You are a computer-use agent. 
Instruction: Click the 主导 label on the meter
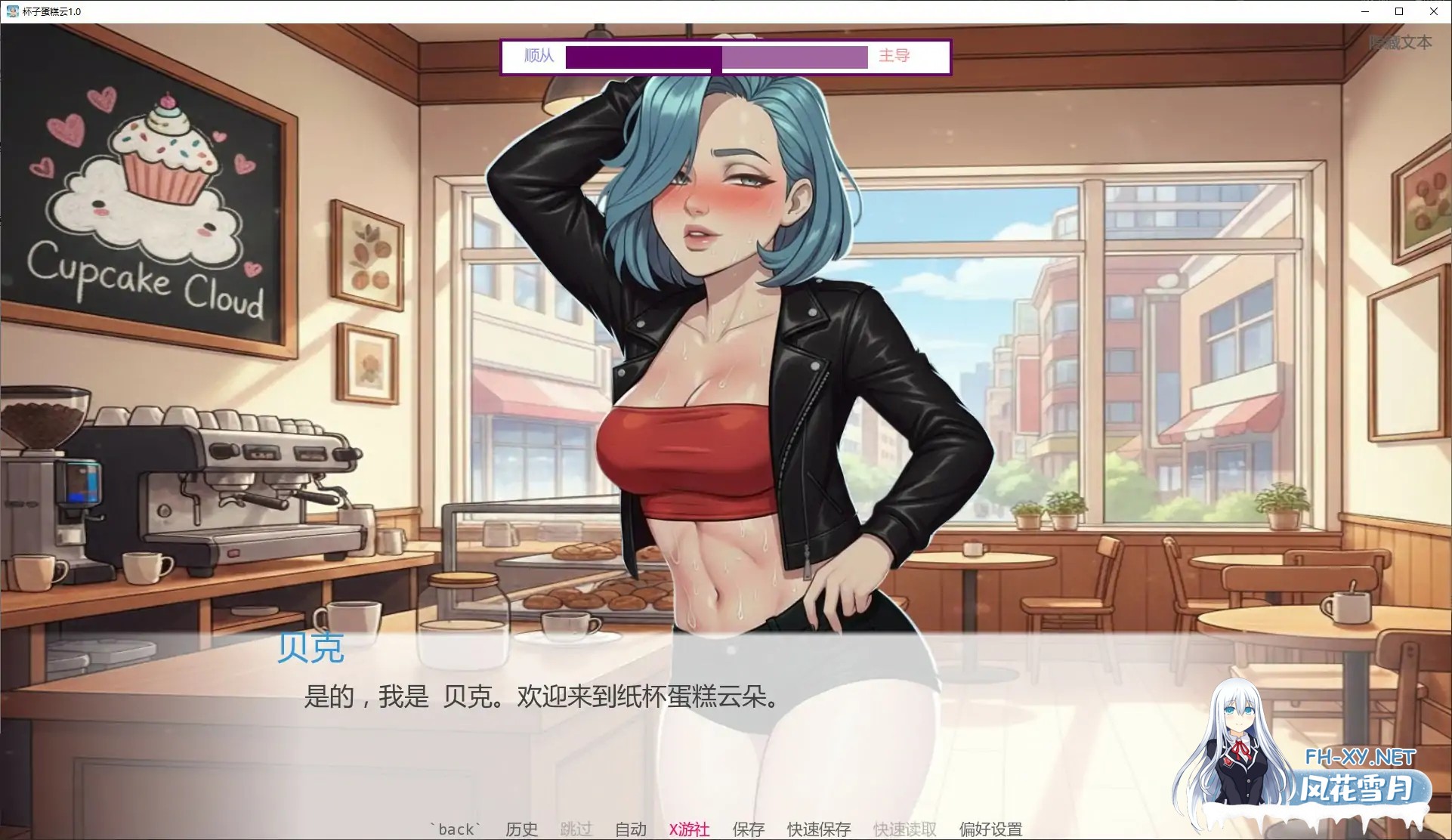point(894,56)
